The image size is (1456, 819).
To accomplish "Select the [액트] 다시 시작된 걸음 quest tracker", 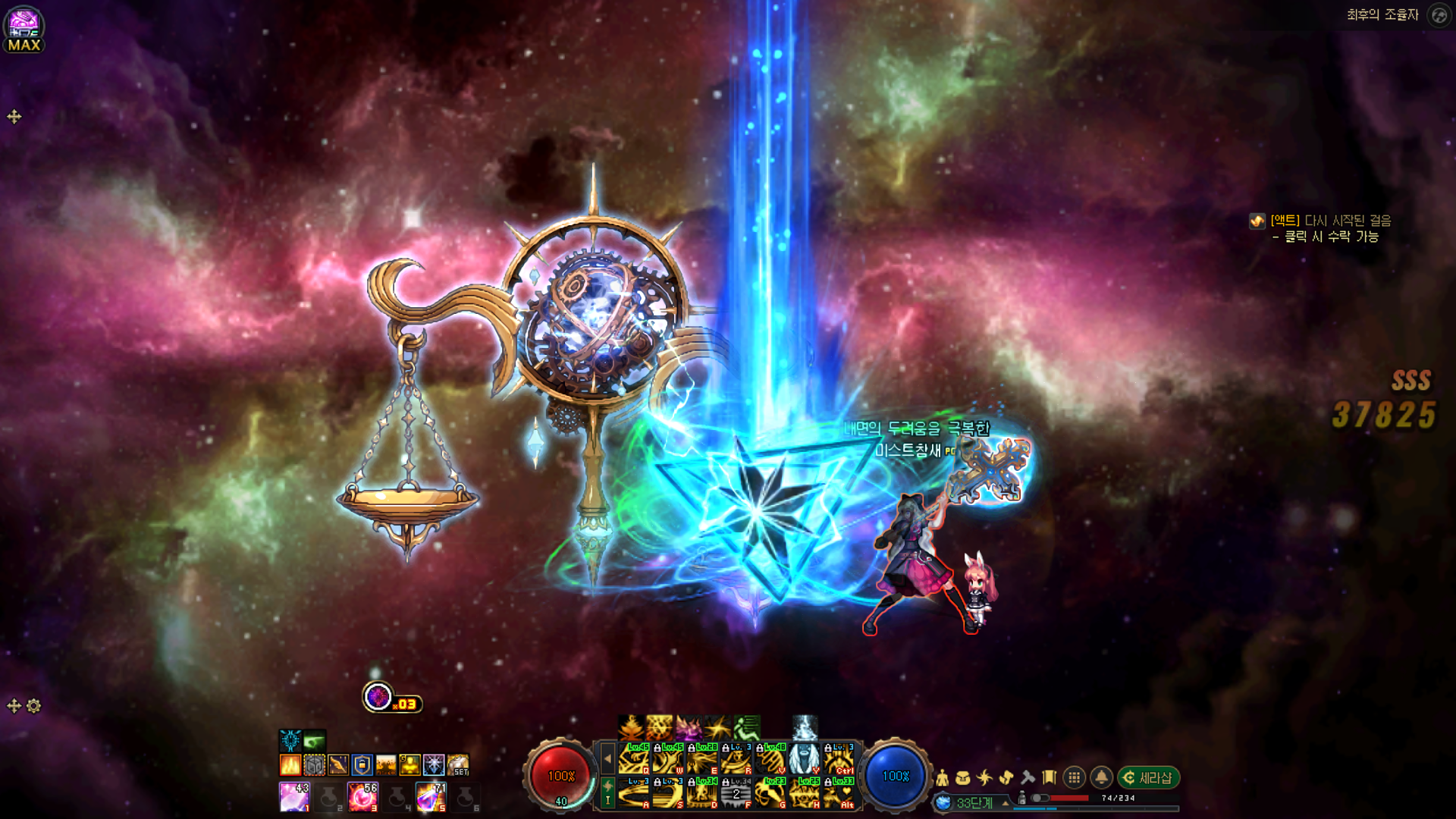I will tap(1330, 221).
